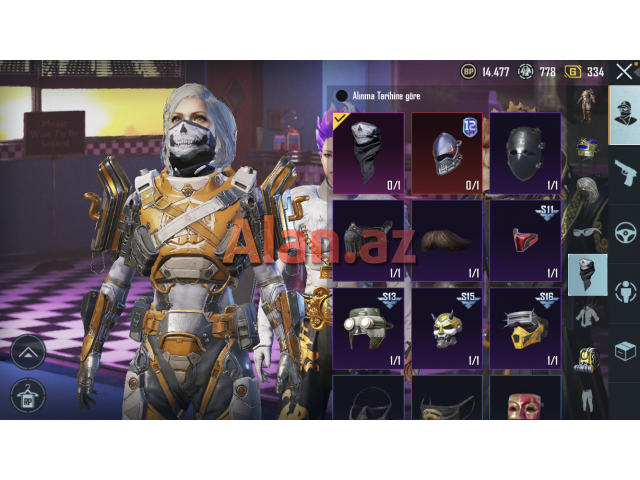Choose the S13 goggles helmet item
Viewport: 640px width, 480px height.
tap(368, 329)
